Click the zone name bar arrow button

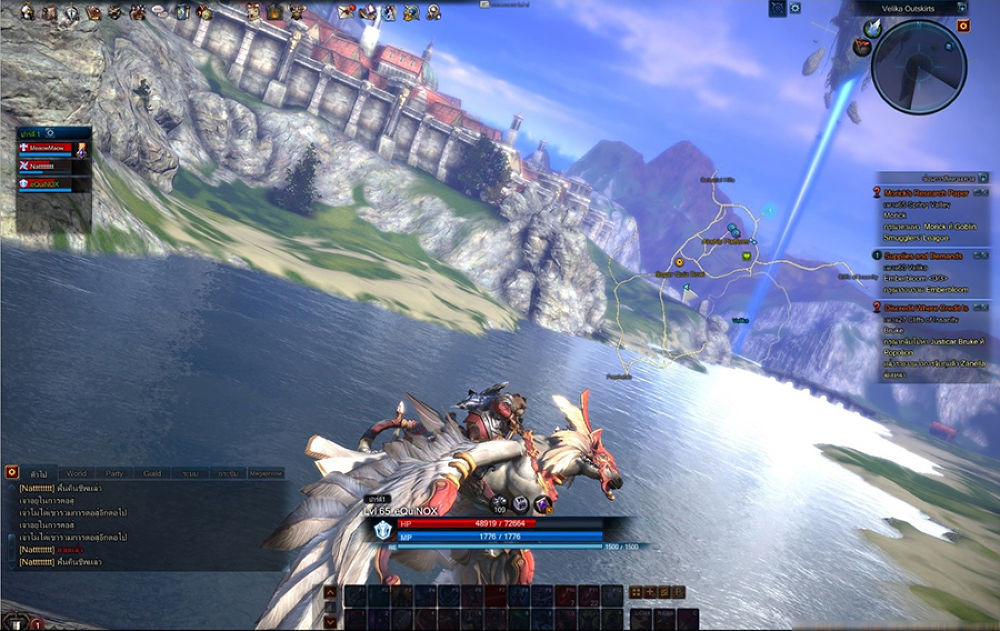pyautogui.click(x=961, y=6)
